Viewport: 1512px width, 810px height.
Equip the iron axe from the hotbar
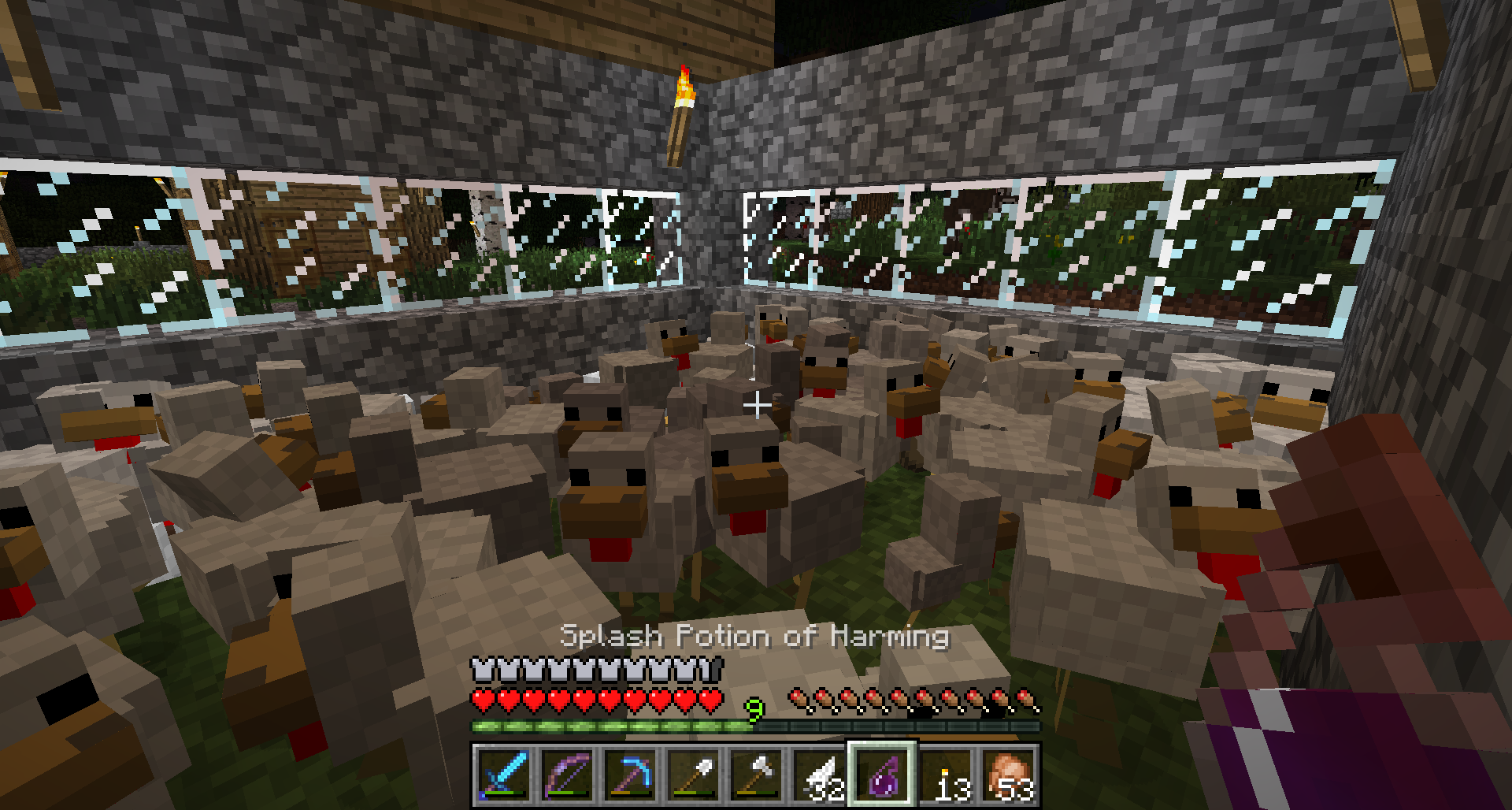tap(756, 775)
